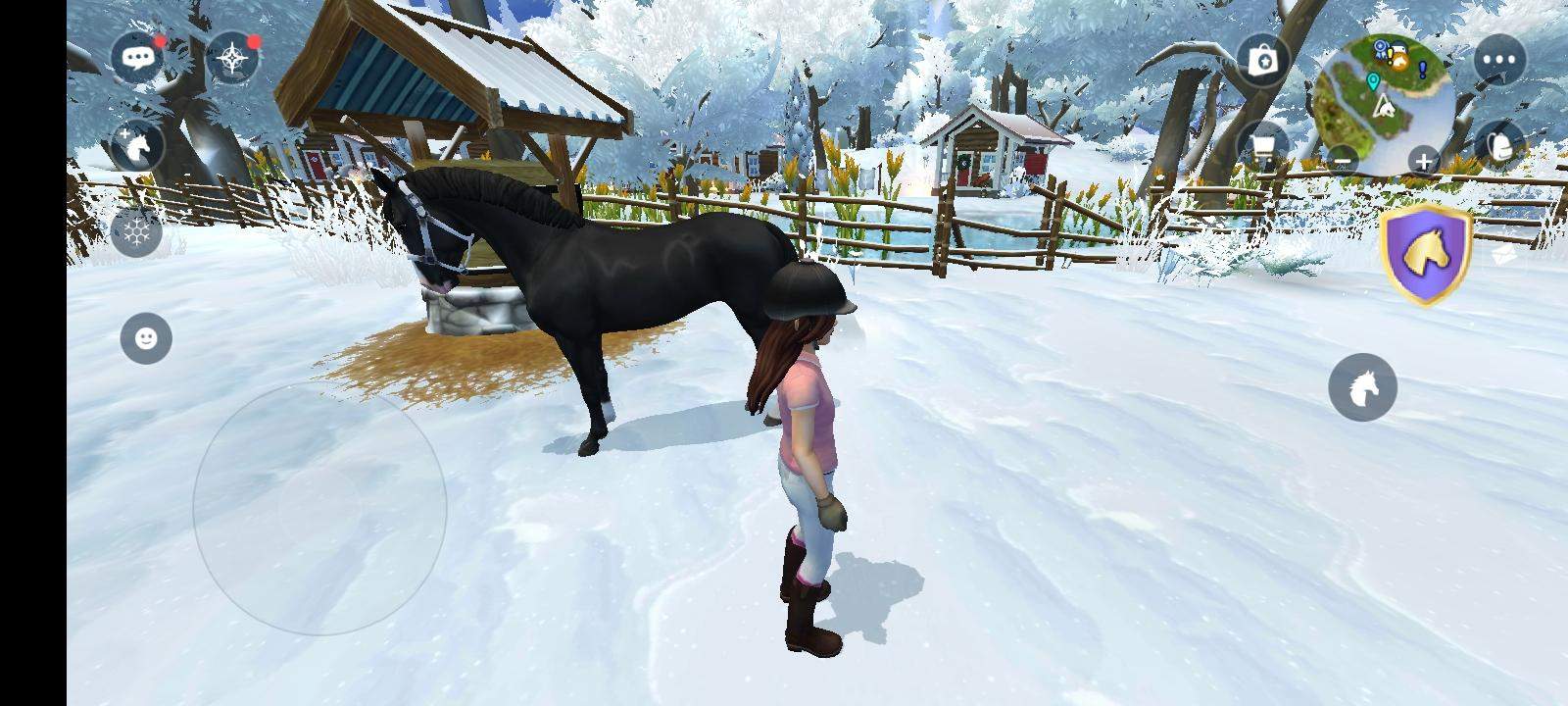Zoom in the minimap with the plus button

tap(1422, 160)
